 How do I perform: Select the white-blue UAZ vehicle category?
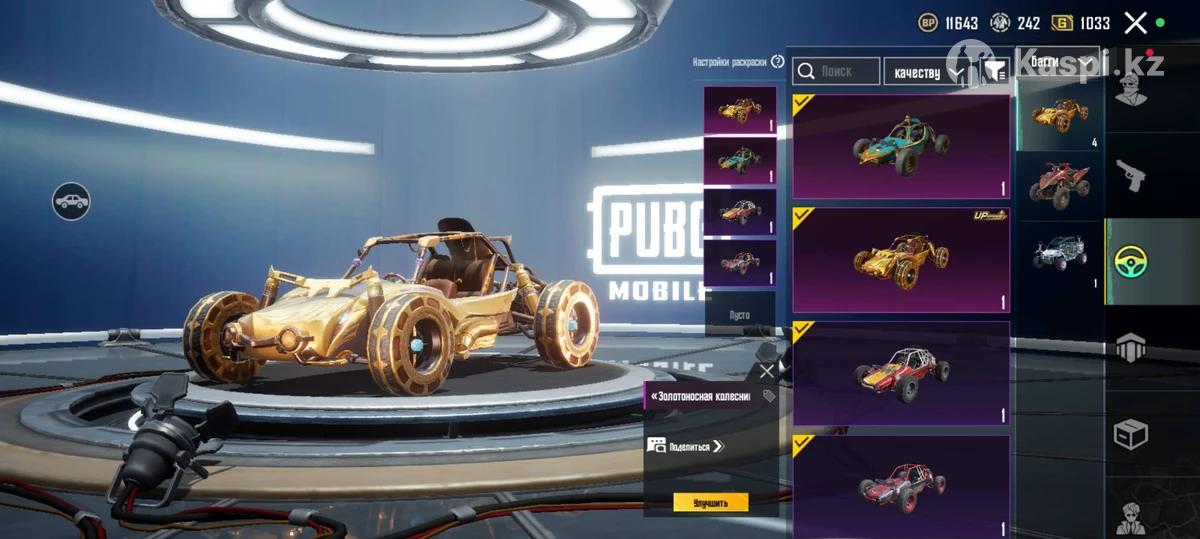1059,254
